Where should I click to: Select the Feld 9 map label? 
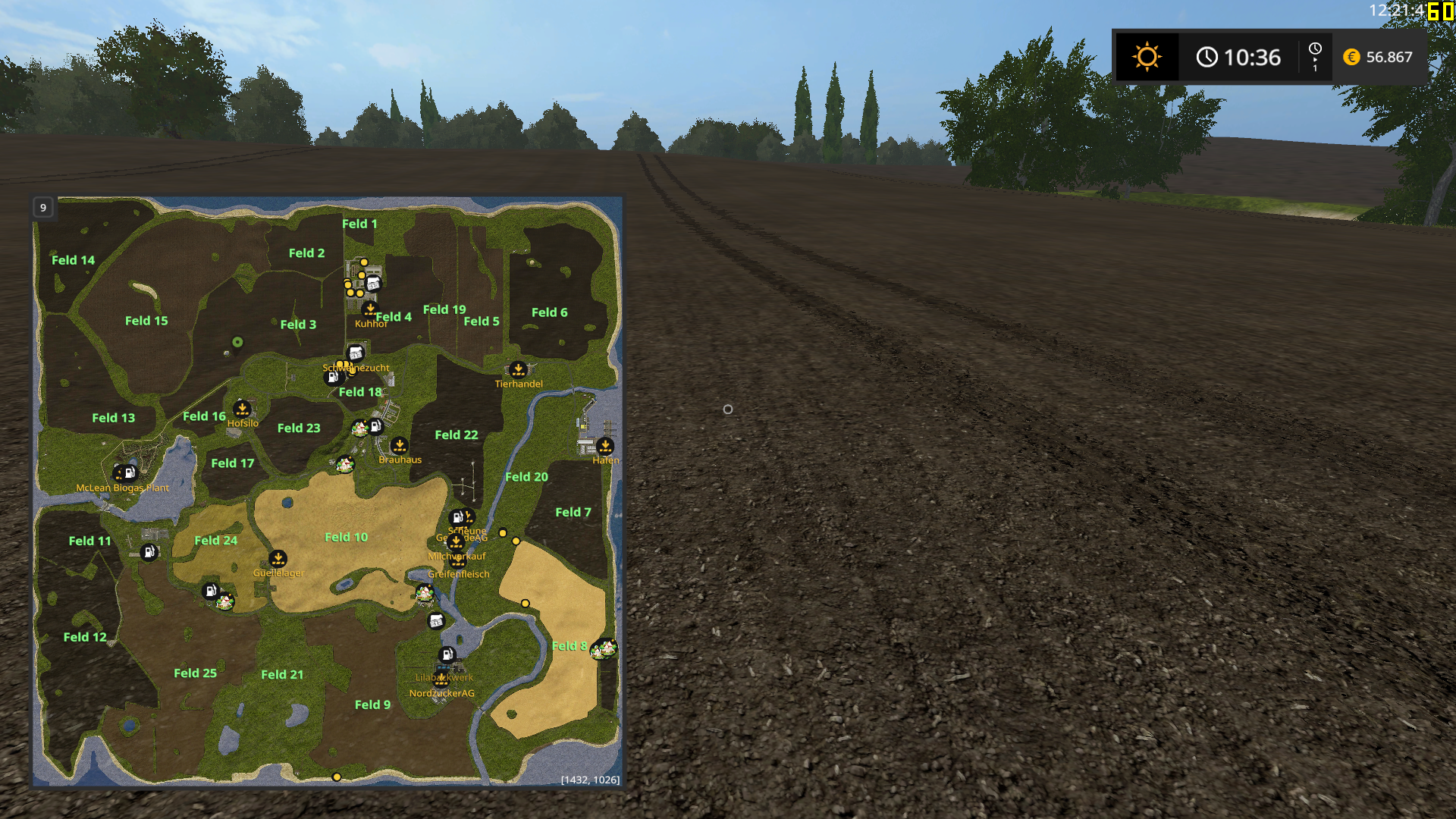click(x=372, y=704)
